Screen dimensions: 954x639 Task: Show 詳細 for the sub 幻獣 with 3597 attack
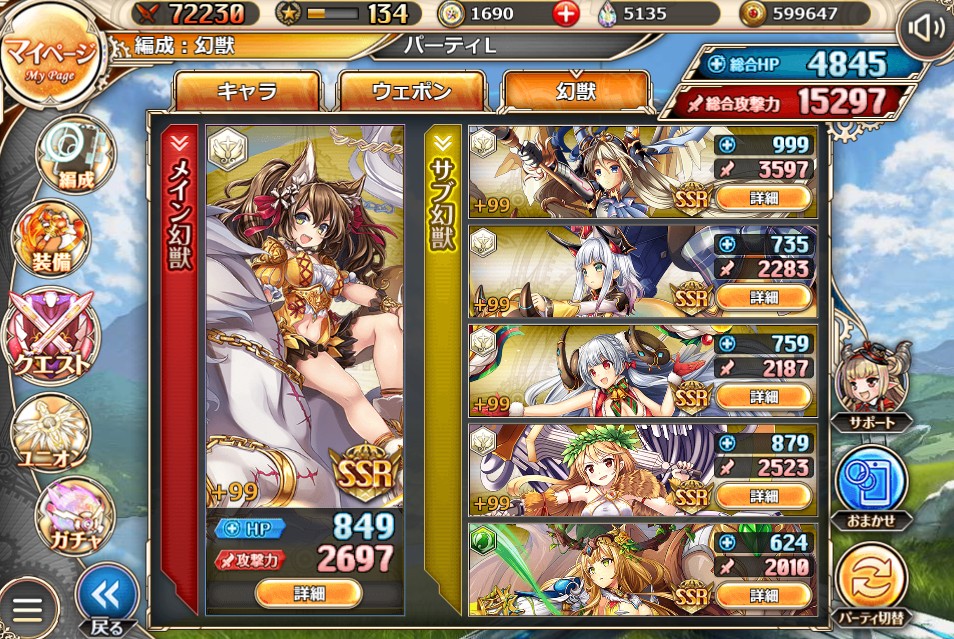tap(763, 198)
